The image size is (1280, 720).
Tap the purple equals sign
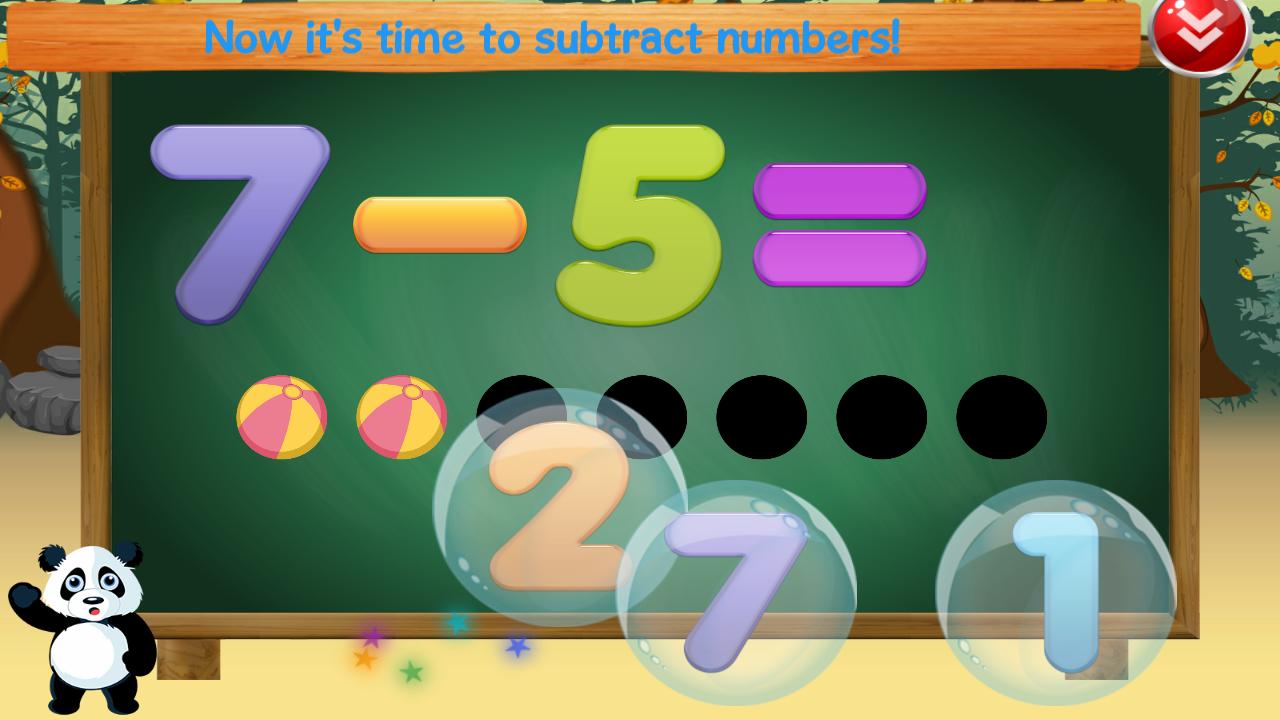(x=840, y=222)
